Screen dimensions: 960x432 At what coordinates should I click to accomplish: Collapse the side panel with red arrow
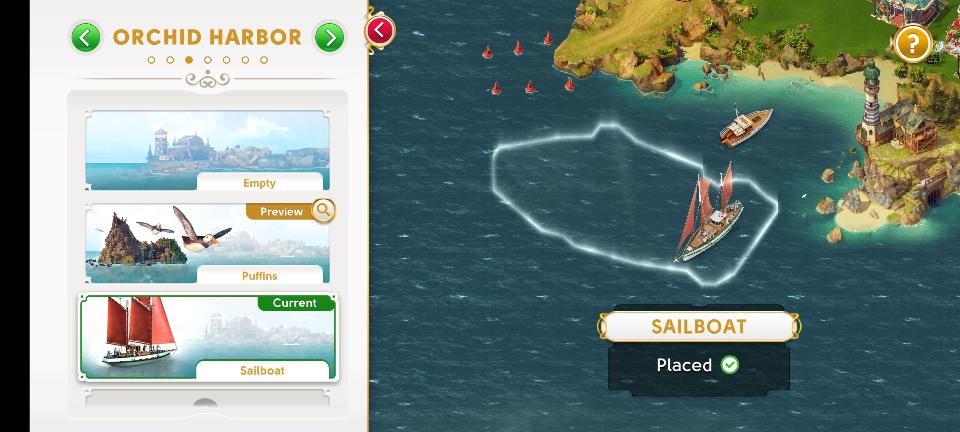(x=379, y=30)
